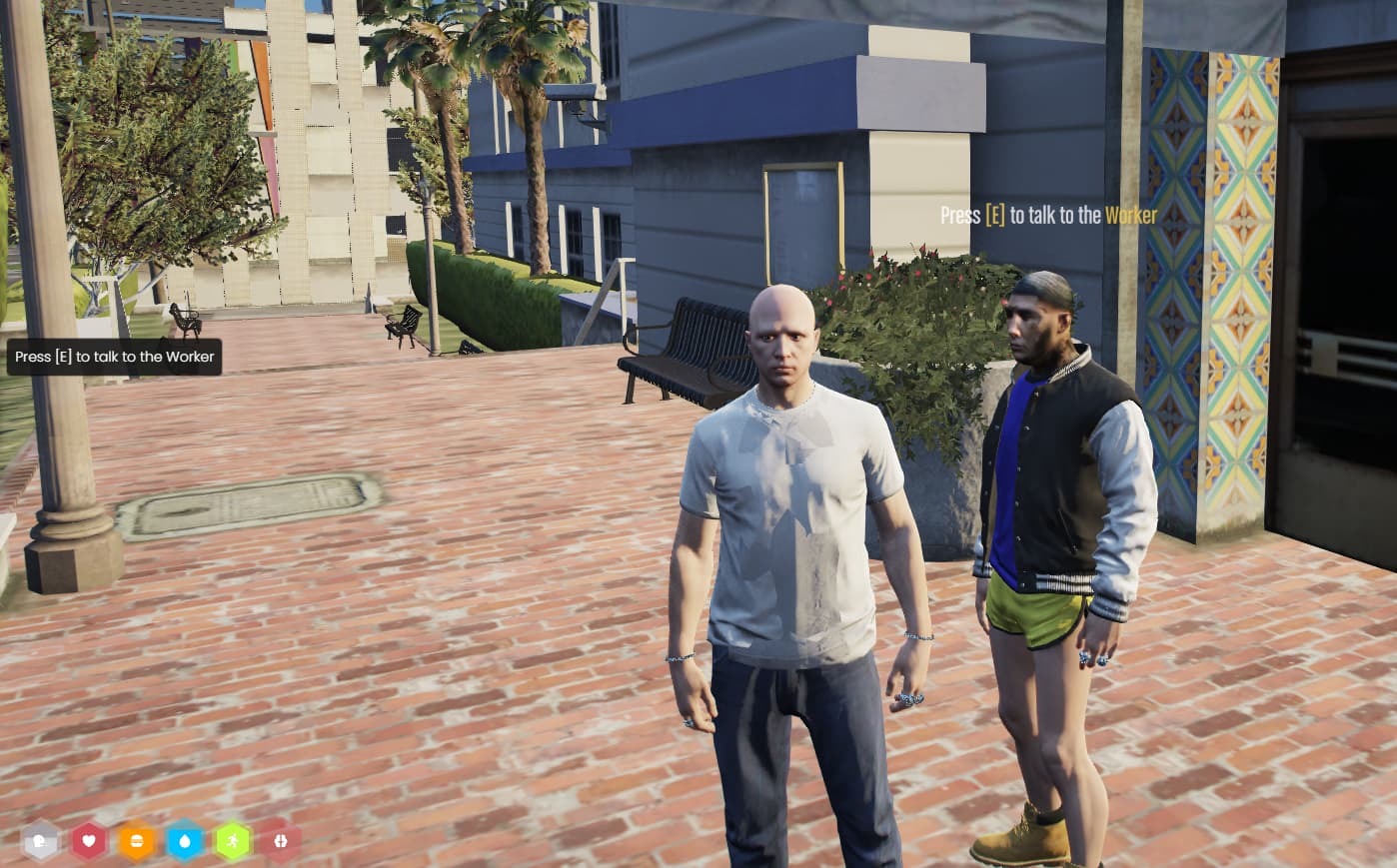The image size is (1397, 868).
Task: Click the gray voice chat hexagon icon
Action: point(40,840)
